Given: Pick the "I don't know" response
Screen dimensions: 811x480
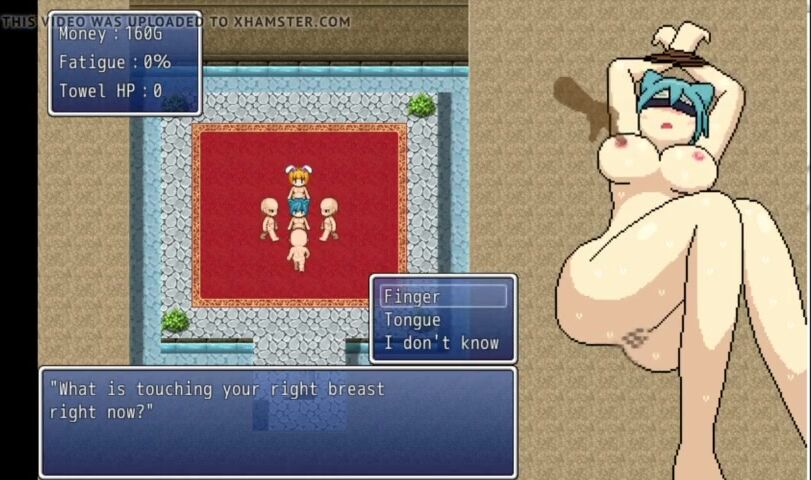Looking at the screenshot, I should (x=441, y=344).
